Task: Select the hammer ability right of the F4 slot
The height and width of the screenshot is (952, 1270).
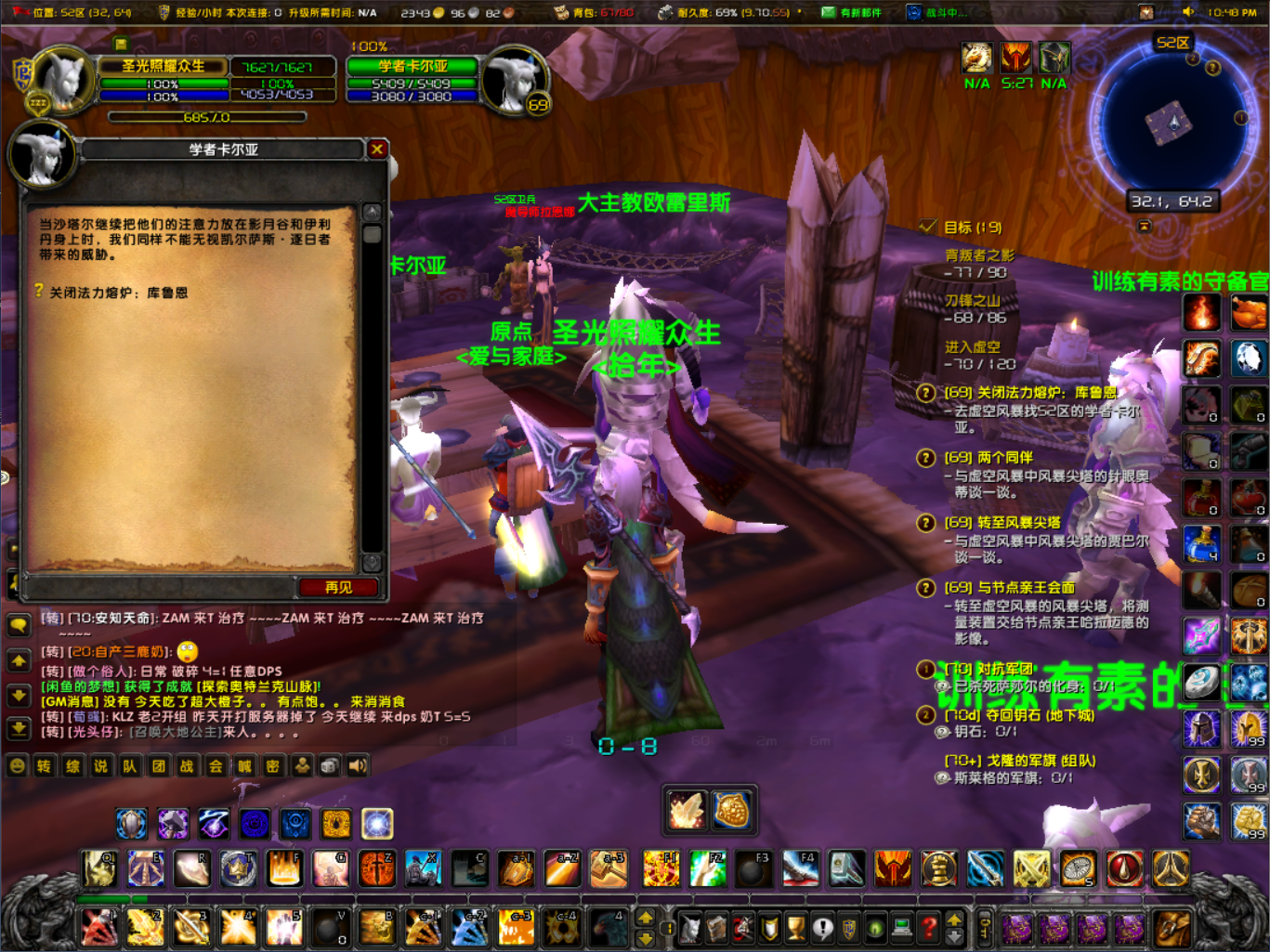Action: [x=846, y=868]
